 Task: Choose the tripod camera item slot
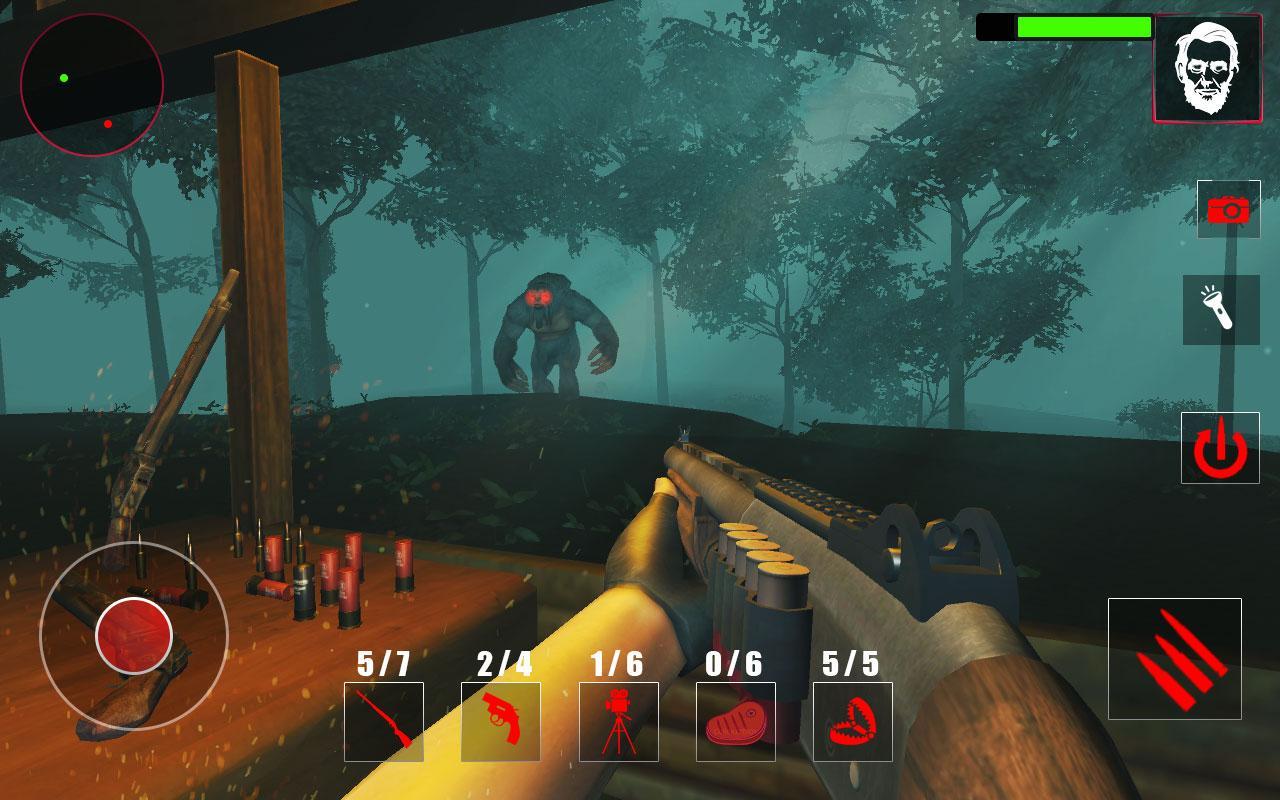tap(618, 721)
